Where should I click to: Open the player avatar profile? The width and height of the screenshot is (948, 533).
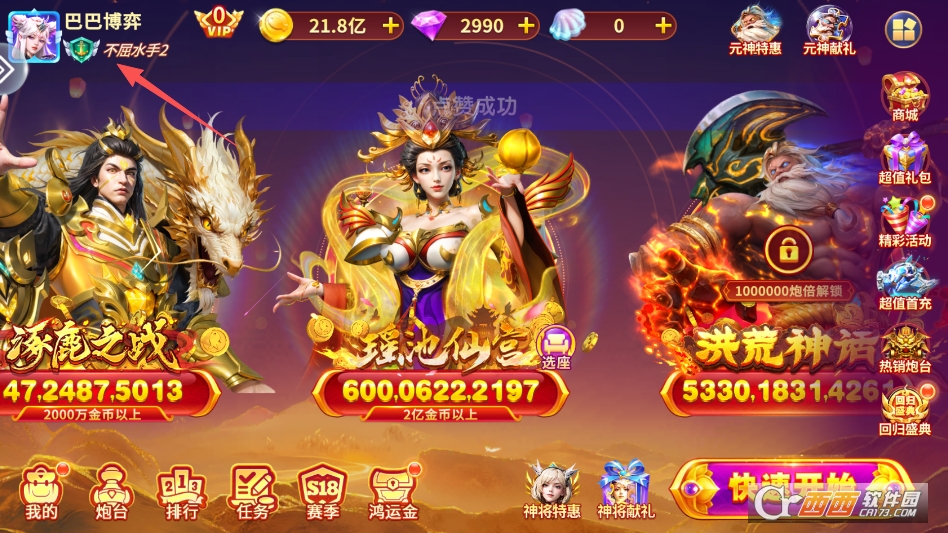click(x=33, y=35)
